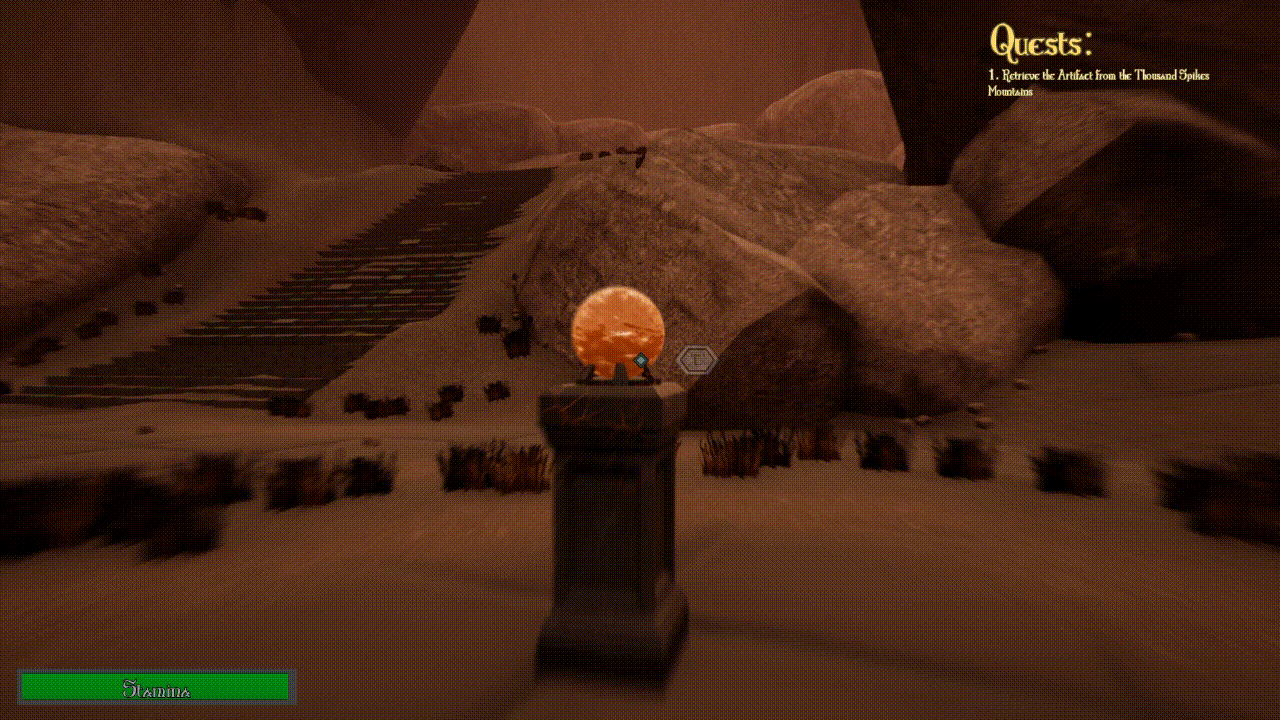Click the hexagonal E interact prompt
Image resolution: width=1280 pixels, height=720 pixels.
695,359
